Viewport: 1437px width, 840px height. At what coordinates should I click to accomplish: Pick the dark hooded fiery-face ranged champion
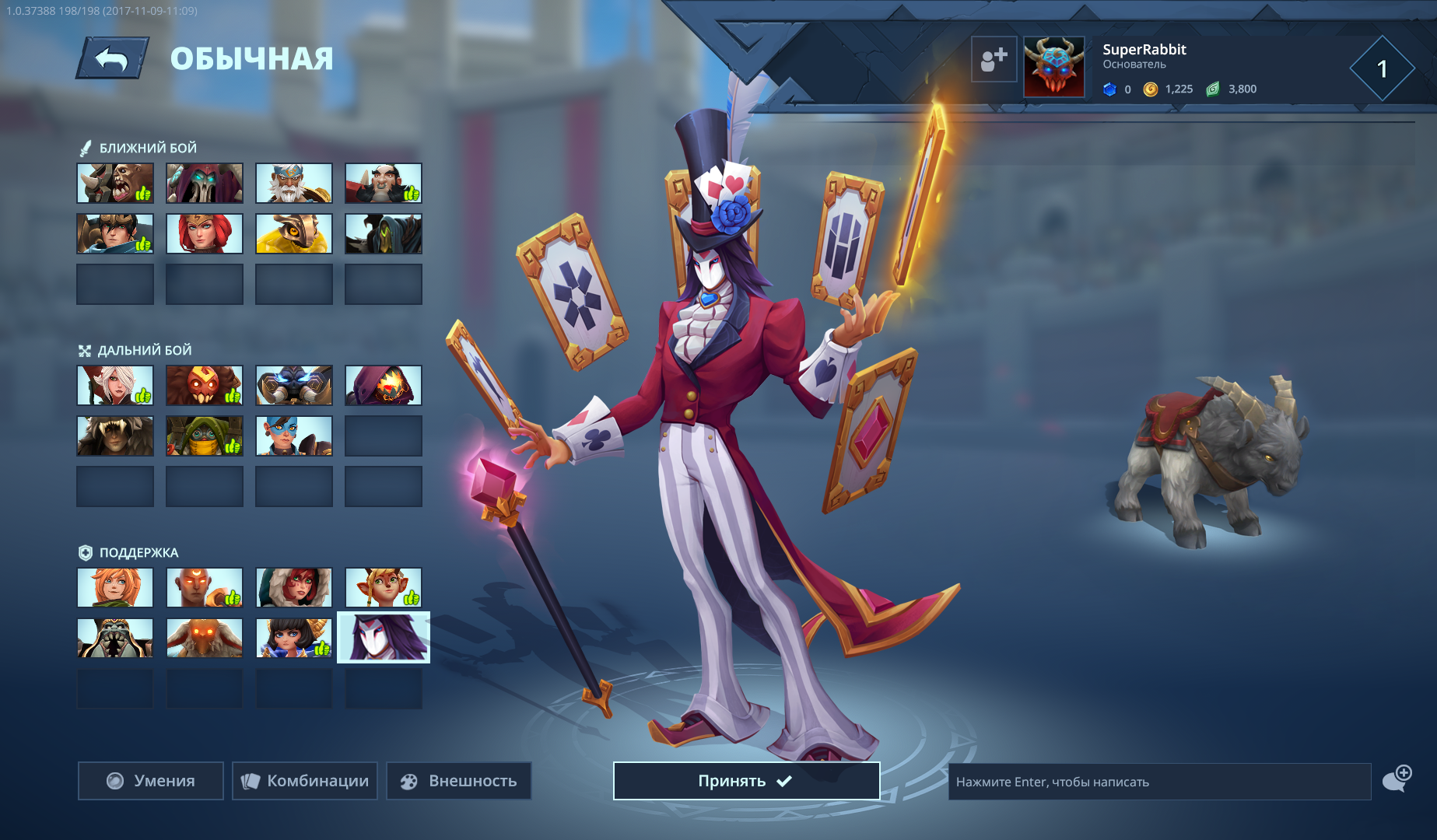coord(384,386)
